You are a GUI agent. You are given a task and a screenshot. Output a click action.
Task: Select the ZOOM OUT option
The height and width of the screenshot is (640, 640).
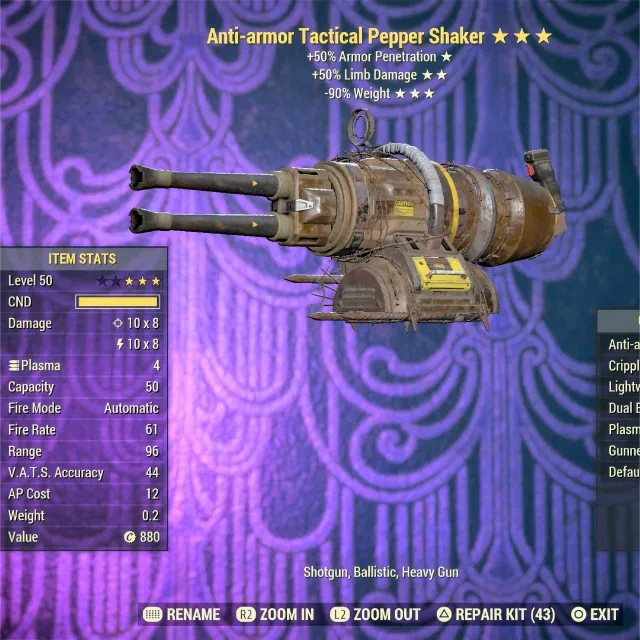tap(377, 614)
